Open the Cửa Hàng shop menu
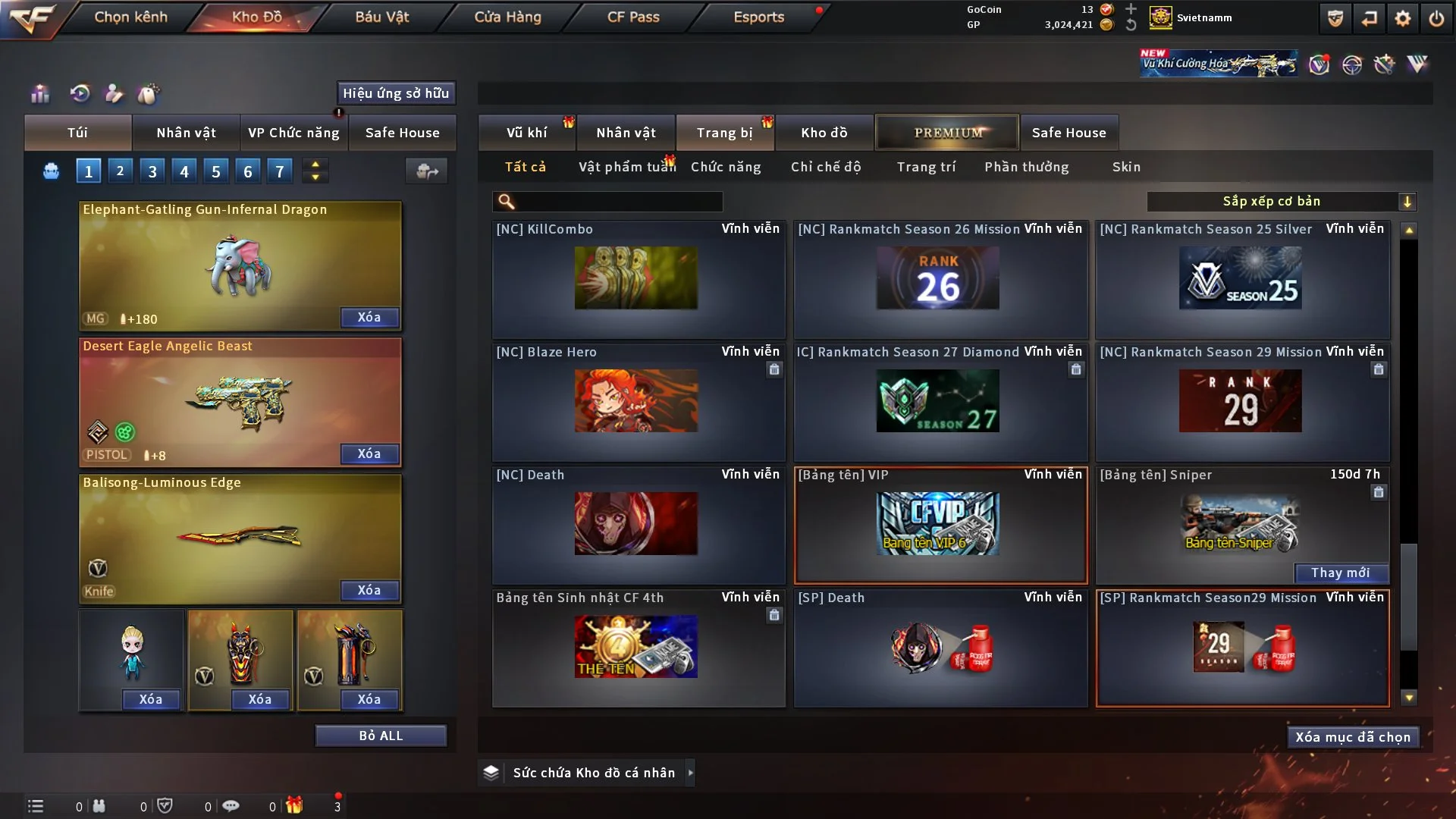 (507, 17)
